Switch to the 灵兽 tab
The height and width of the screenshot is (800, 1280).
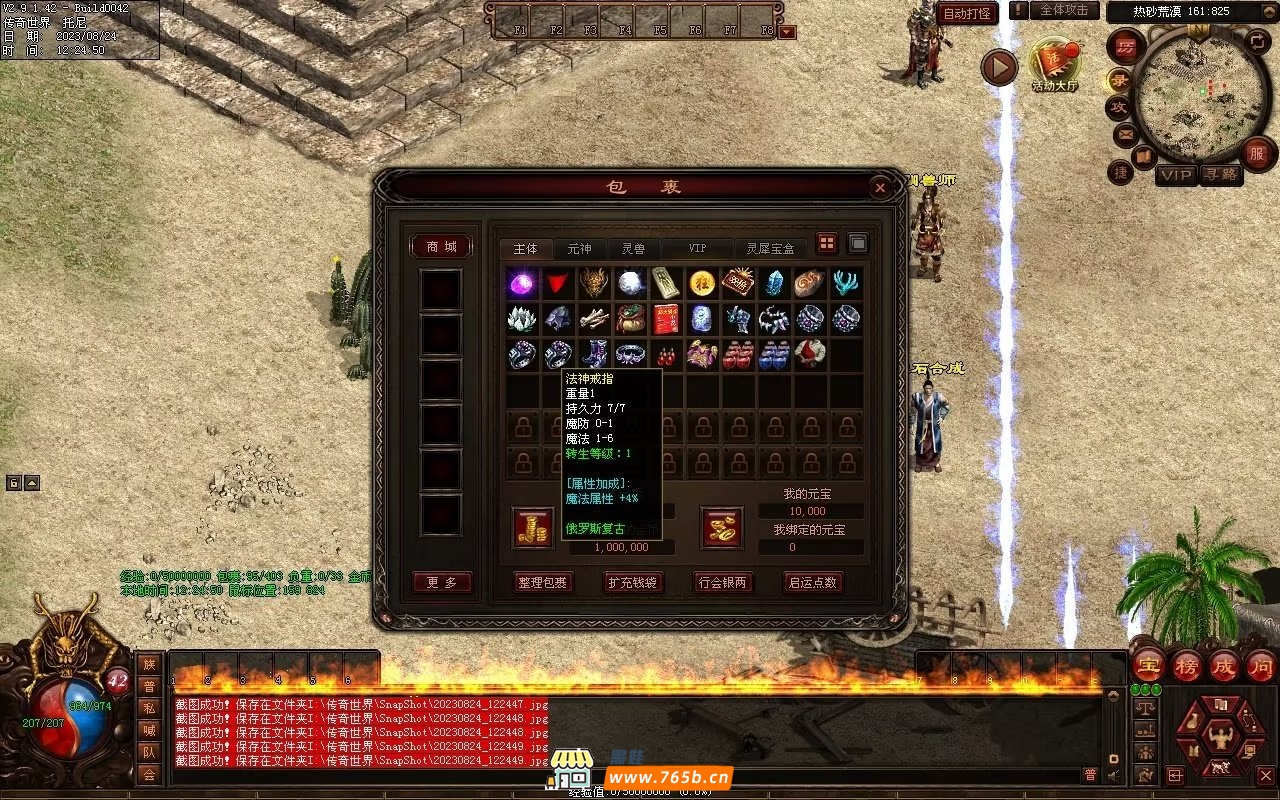(x=633, y=249)
